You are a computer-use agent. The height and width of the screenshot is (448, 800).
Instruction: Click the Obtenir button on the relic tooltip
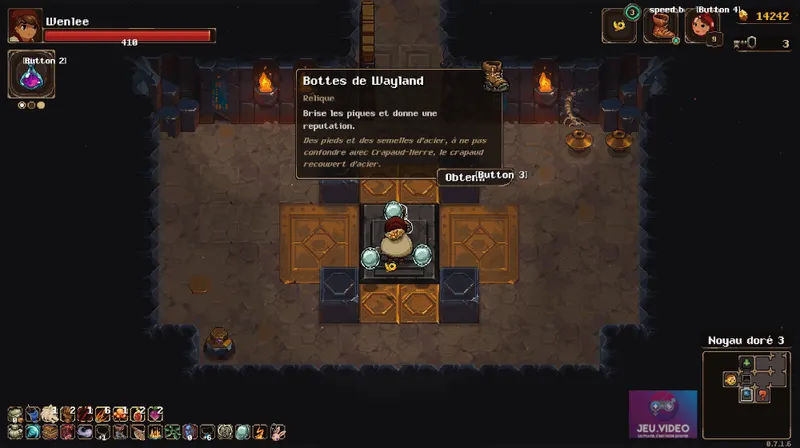(461, 177)
